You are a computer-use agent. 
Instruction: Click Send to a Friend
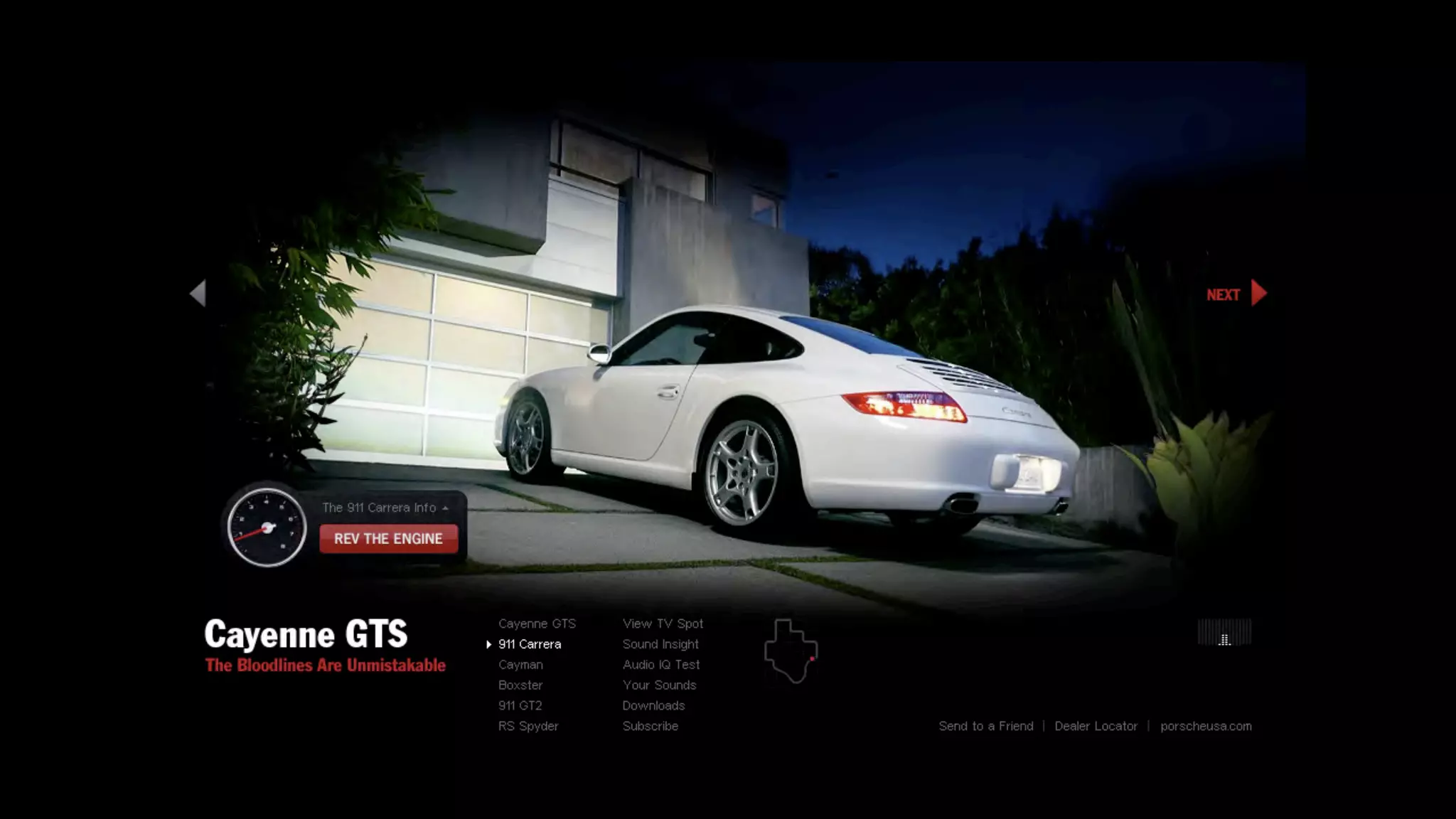985,726
